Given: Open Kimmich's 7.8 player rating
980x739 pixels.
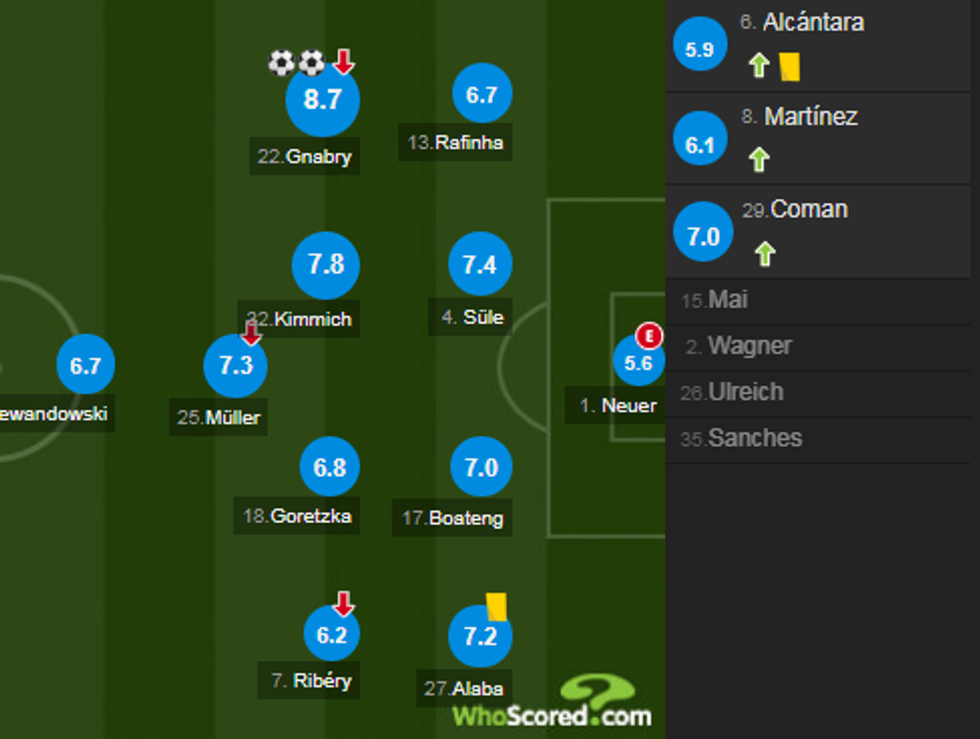Looking at the screenshot, I should [325, 264].
